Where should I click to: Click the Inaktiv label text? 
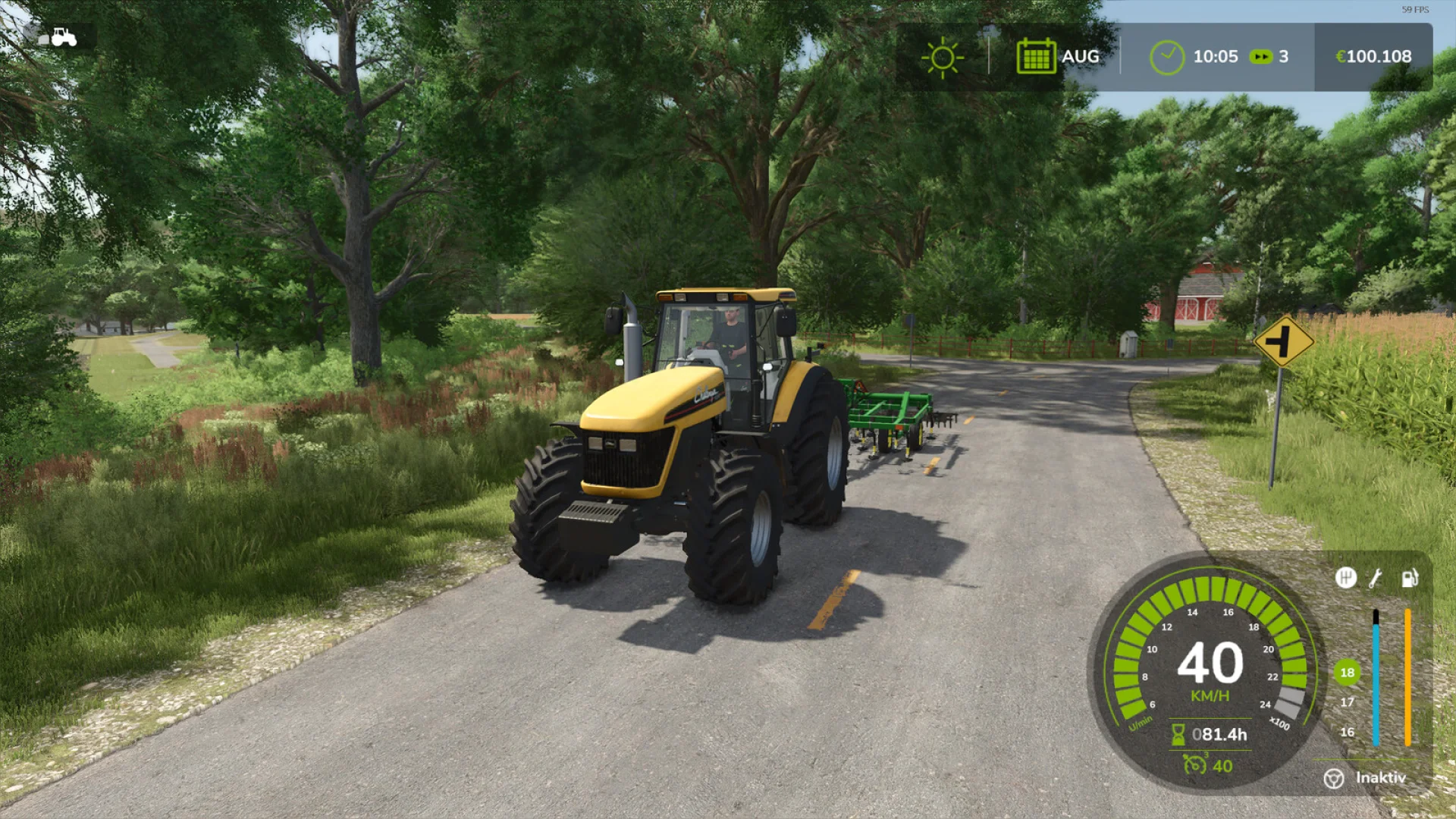[1381, 778]
